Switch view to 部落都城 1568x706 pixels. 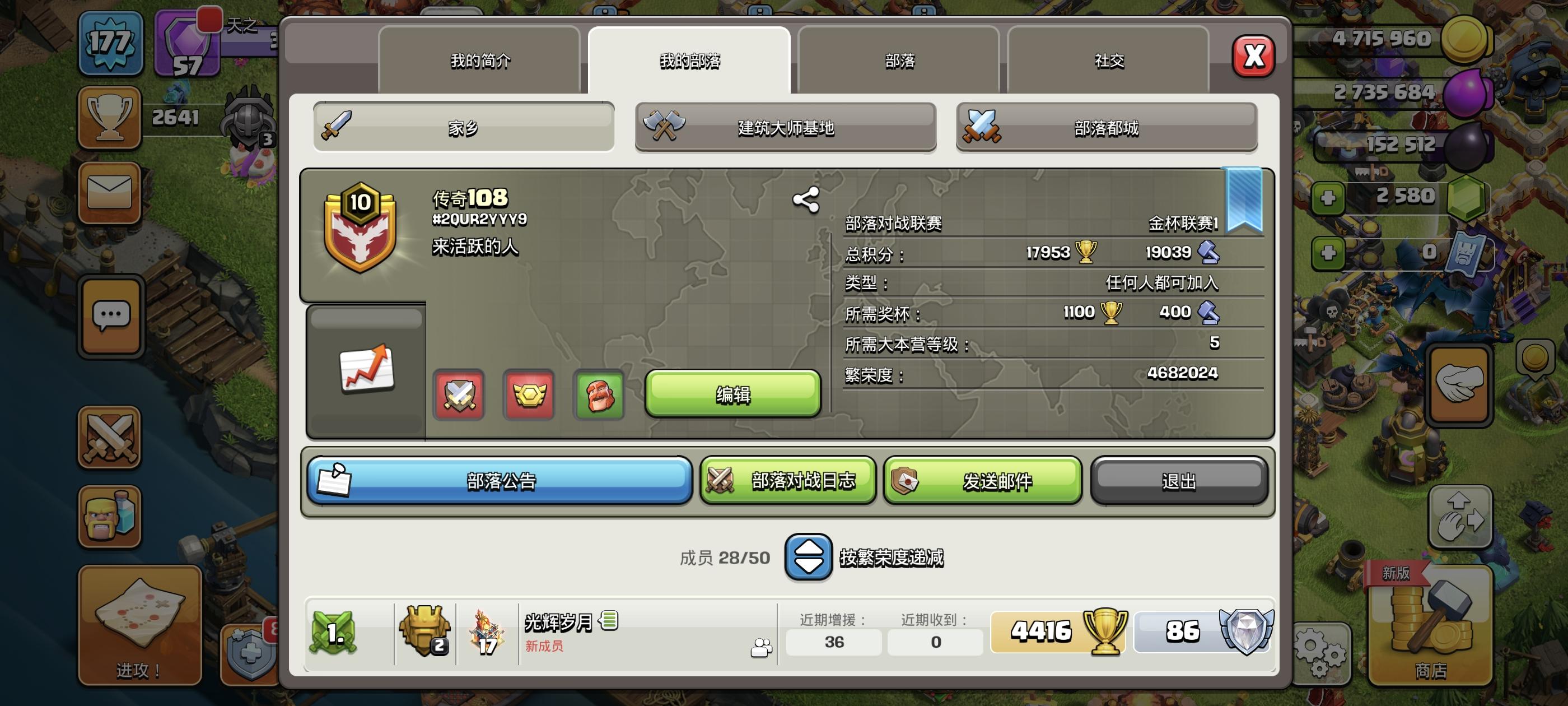coord(1106,127)
